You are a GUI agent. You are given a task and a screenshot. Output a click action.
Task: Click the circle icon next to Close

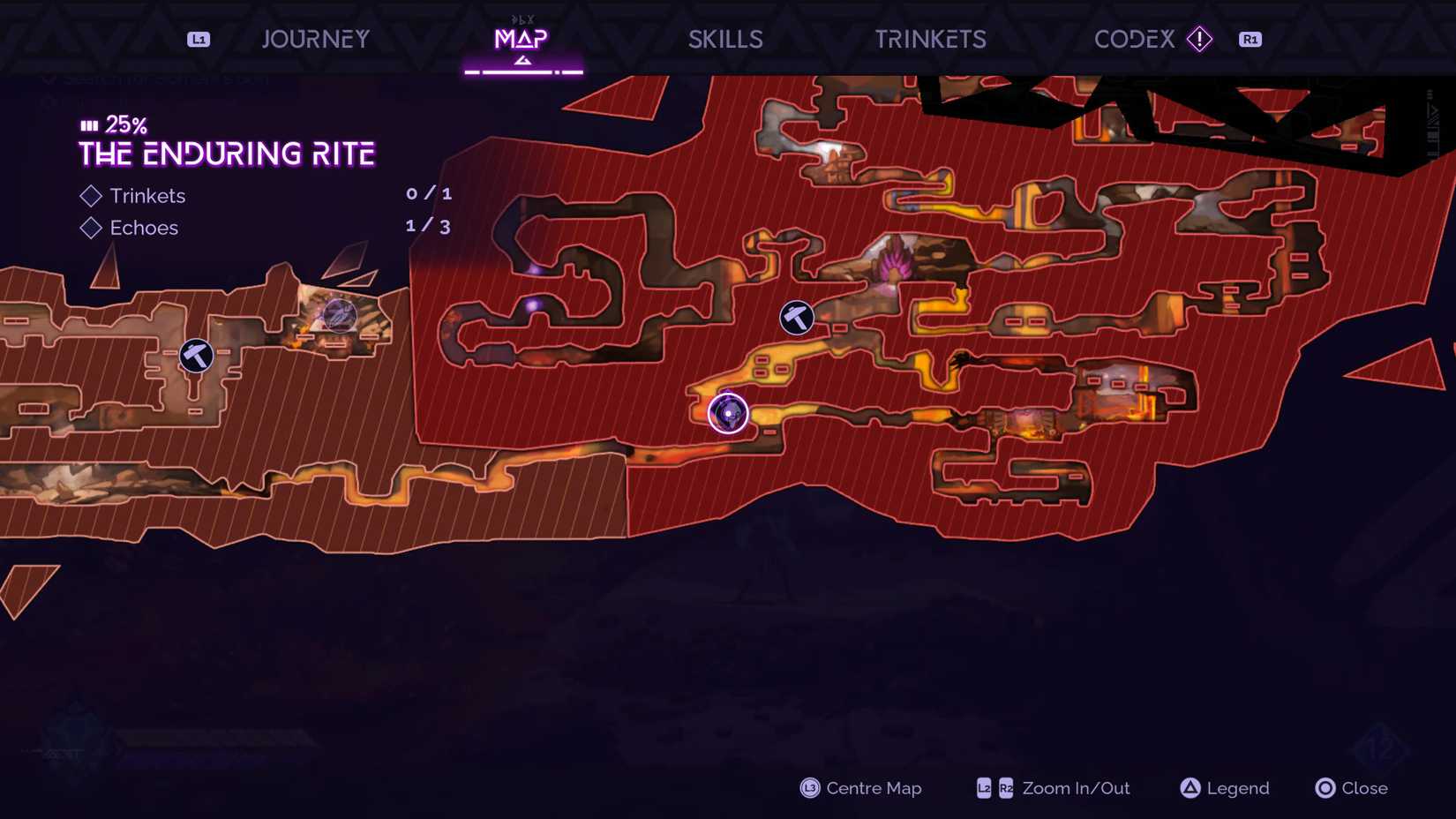[1325, 788]
